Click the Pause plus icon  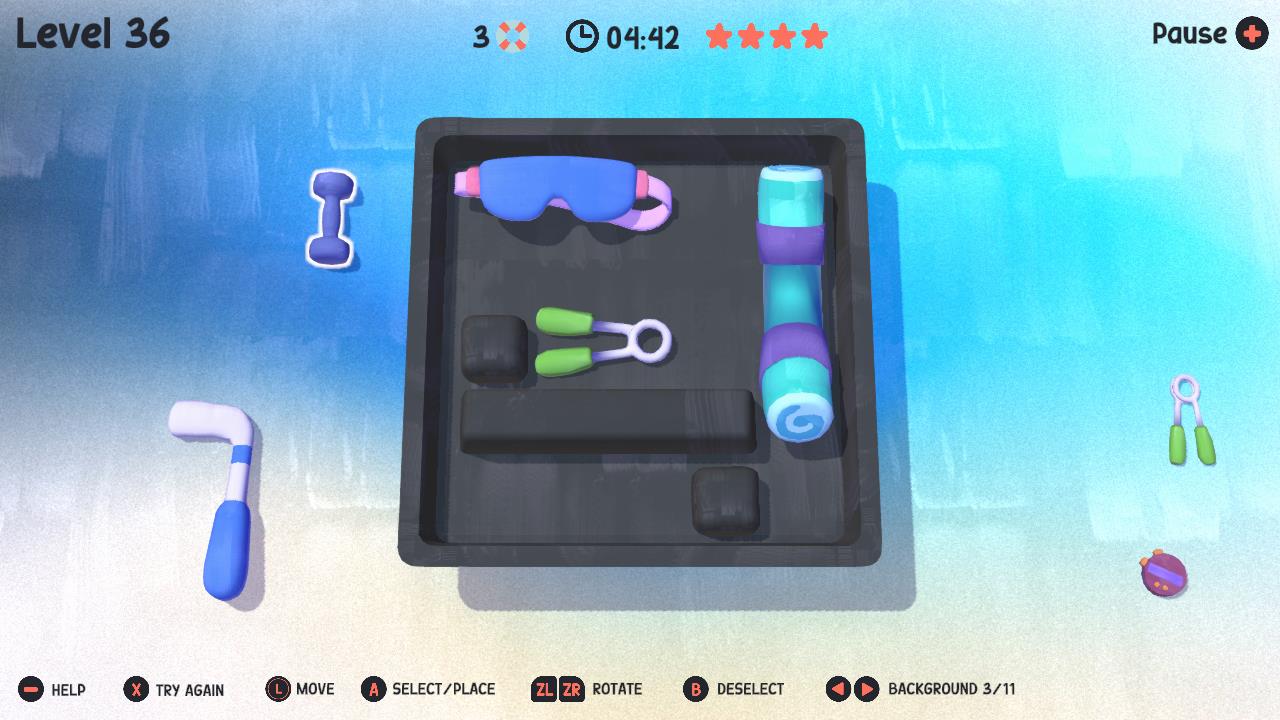(x=1252, y=35)
